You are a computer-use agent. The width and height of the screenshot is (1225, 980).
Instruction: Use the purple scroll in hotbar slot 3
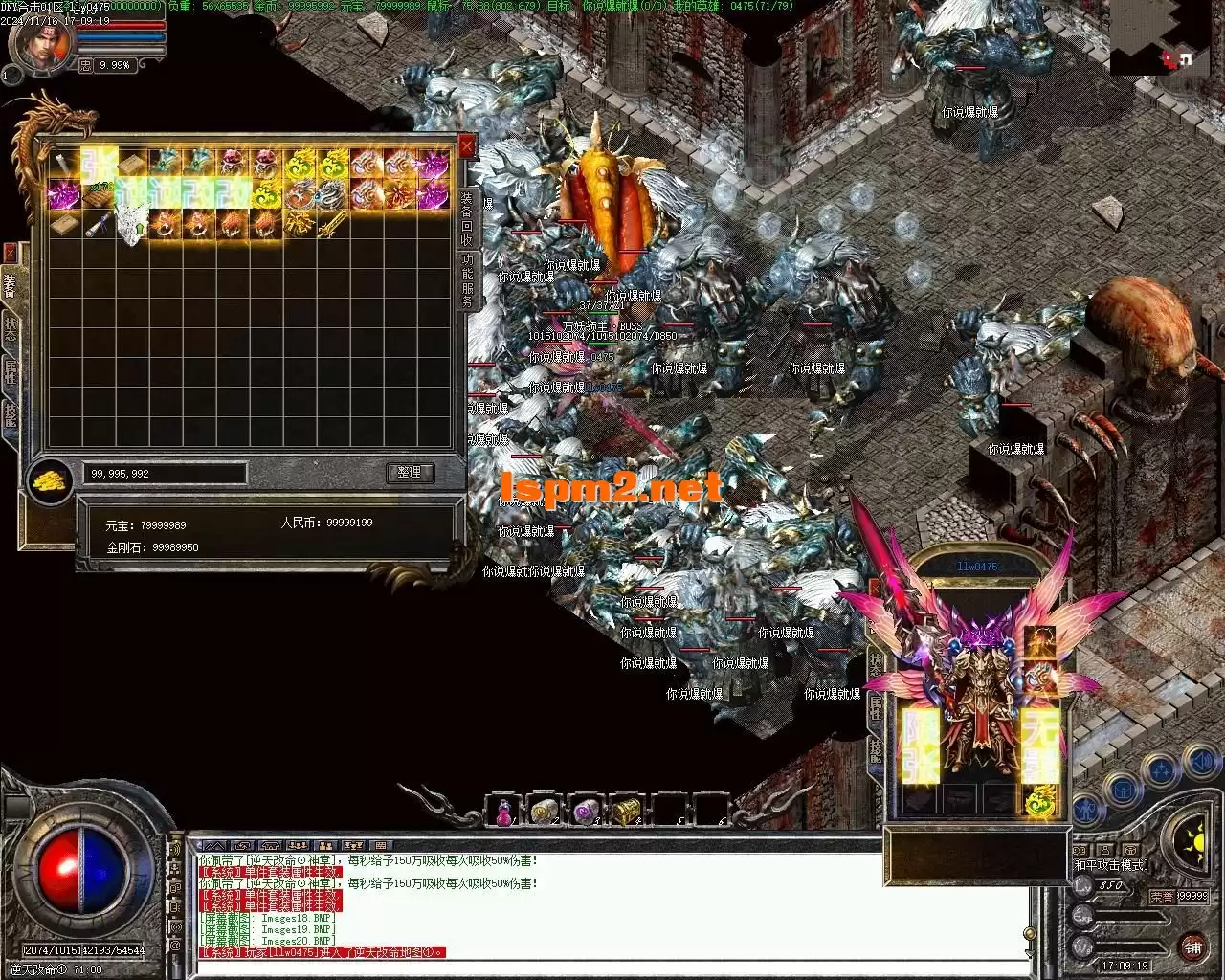click(x=585, y=812)
